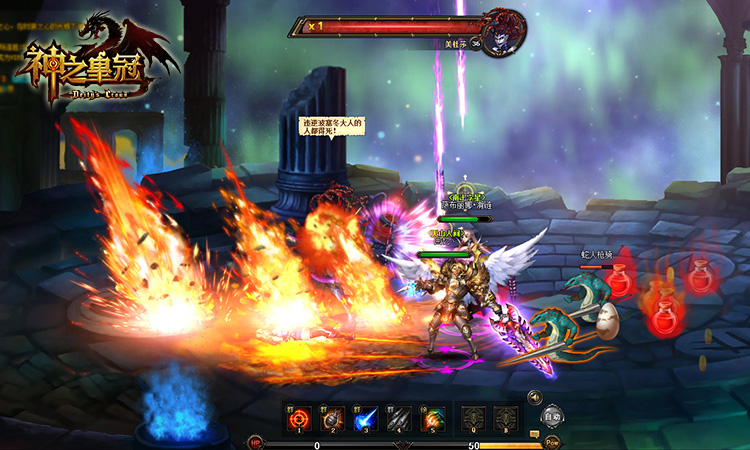Trigger the silver arrow volley skill

pos(400,419)
